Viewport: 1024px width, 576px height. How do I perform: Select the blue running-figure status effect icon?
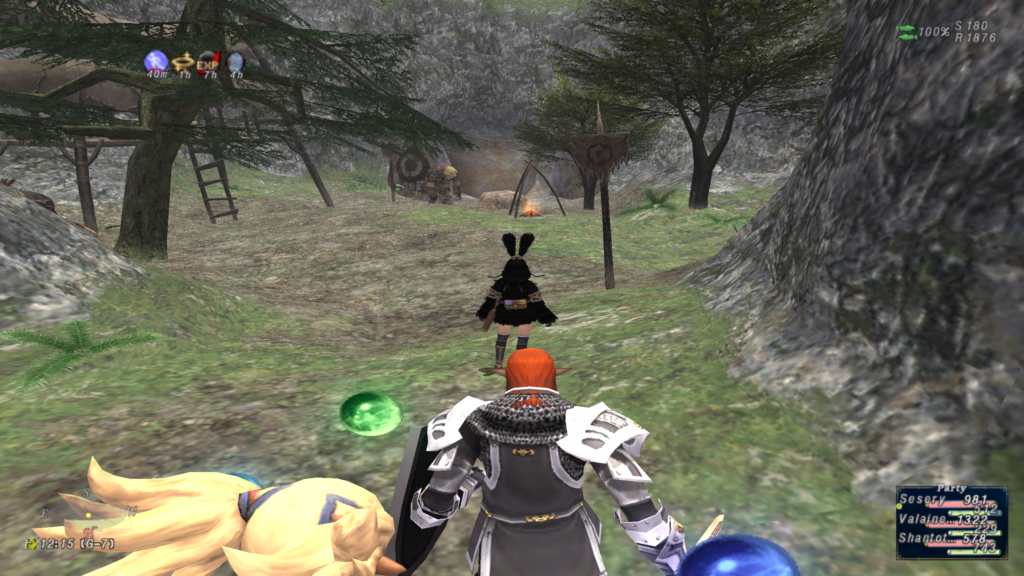click(155, 62)
